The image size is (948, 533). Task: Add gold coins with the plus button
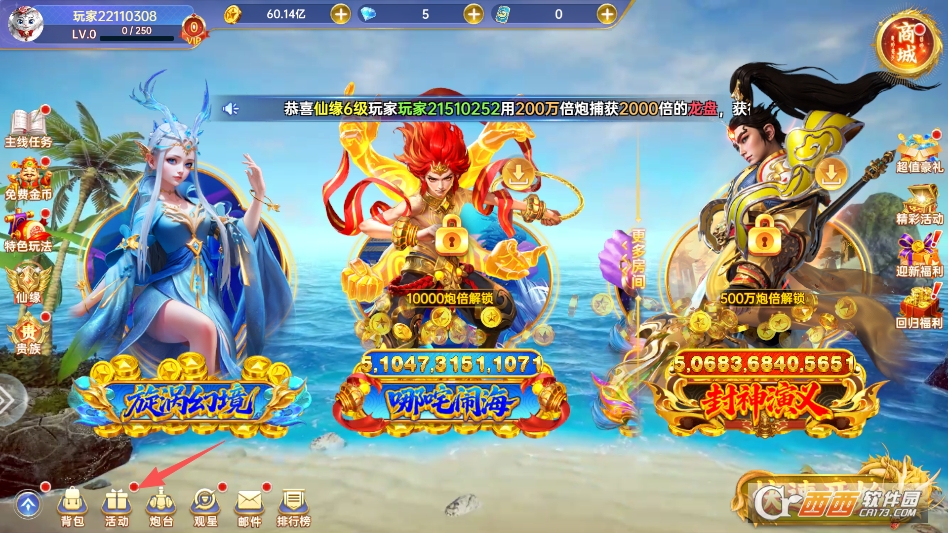coord(340,14)
